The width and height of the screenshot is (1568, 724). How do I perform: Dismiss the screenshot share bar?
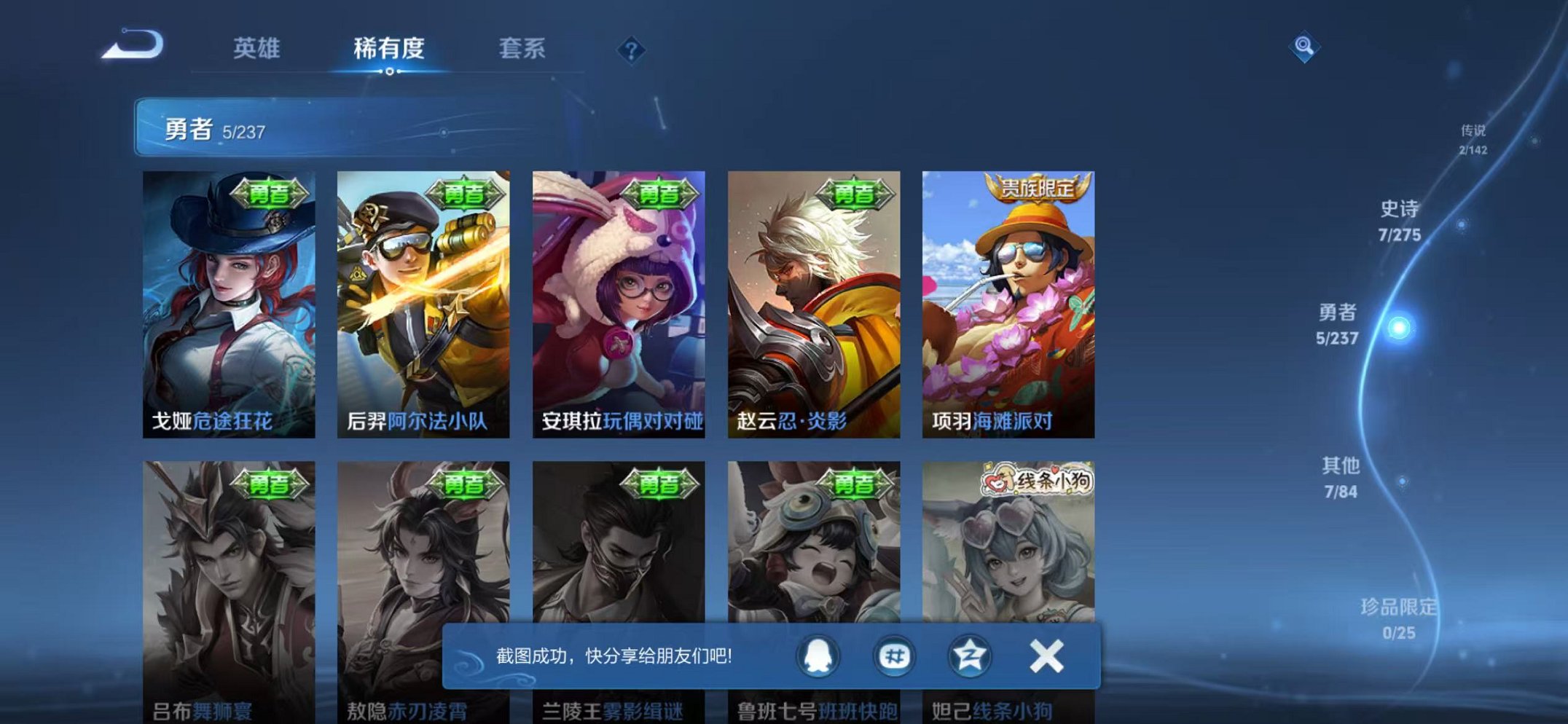1046,656
